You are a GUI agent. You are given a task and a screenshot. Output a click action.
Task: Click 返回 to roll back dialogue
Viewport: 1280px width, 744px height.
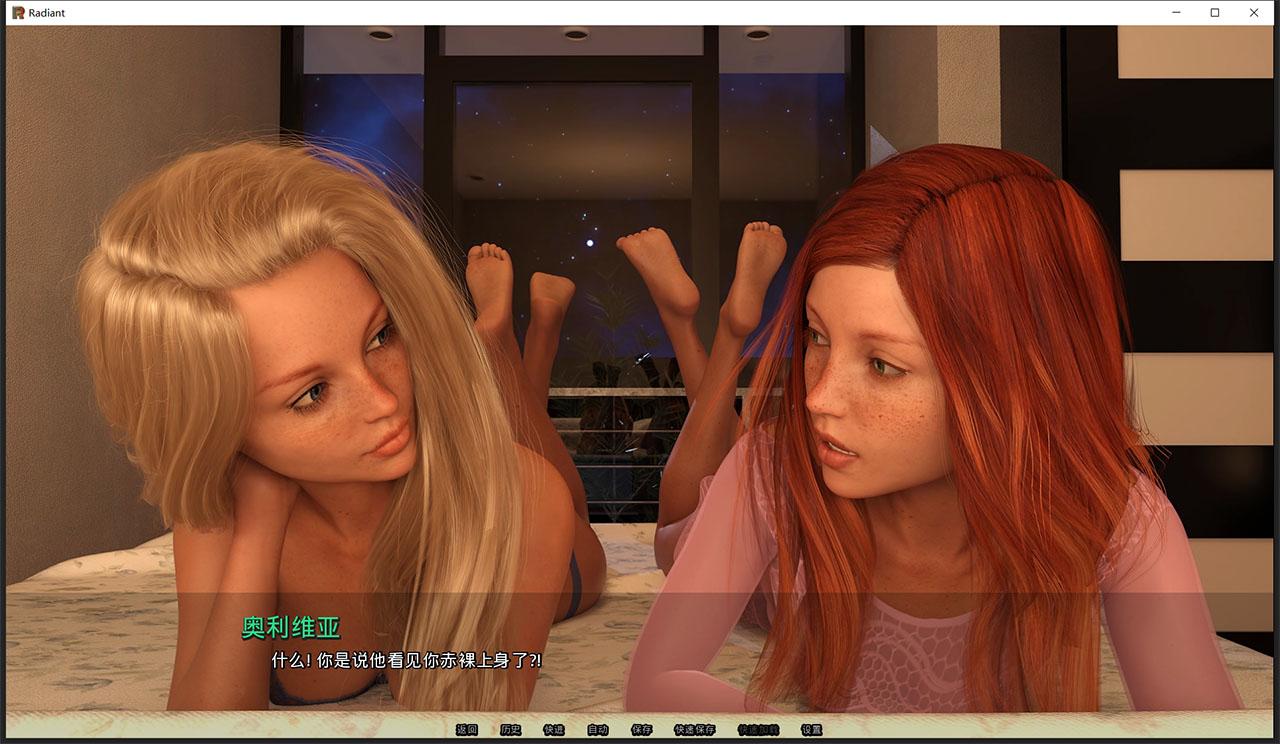[x=466, y=731]
